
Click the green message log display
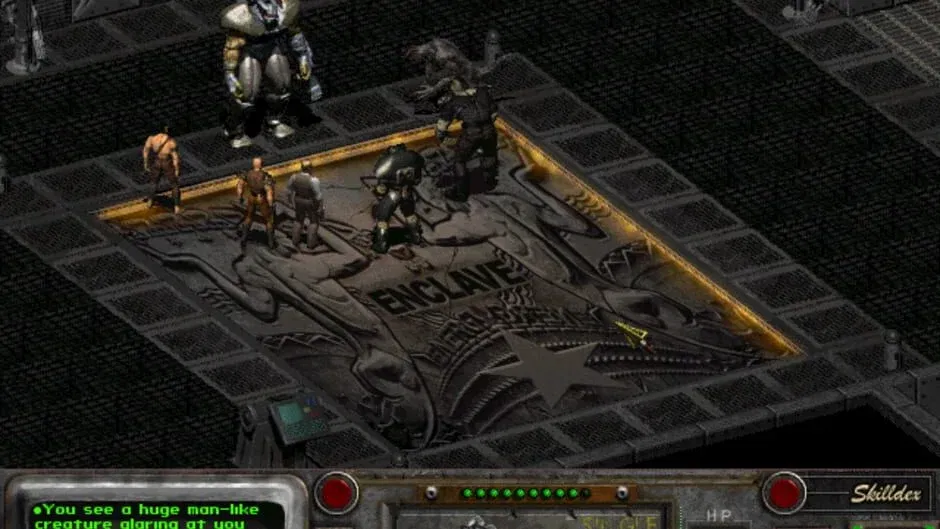pos(156,514)
